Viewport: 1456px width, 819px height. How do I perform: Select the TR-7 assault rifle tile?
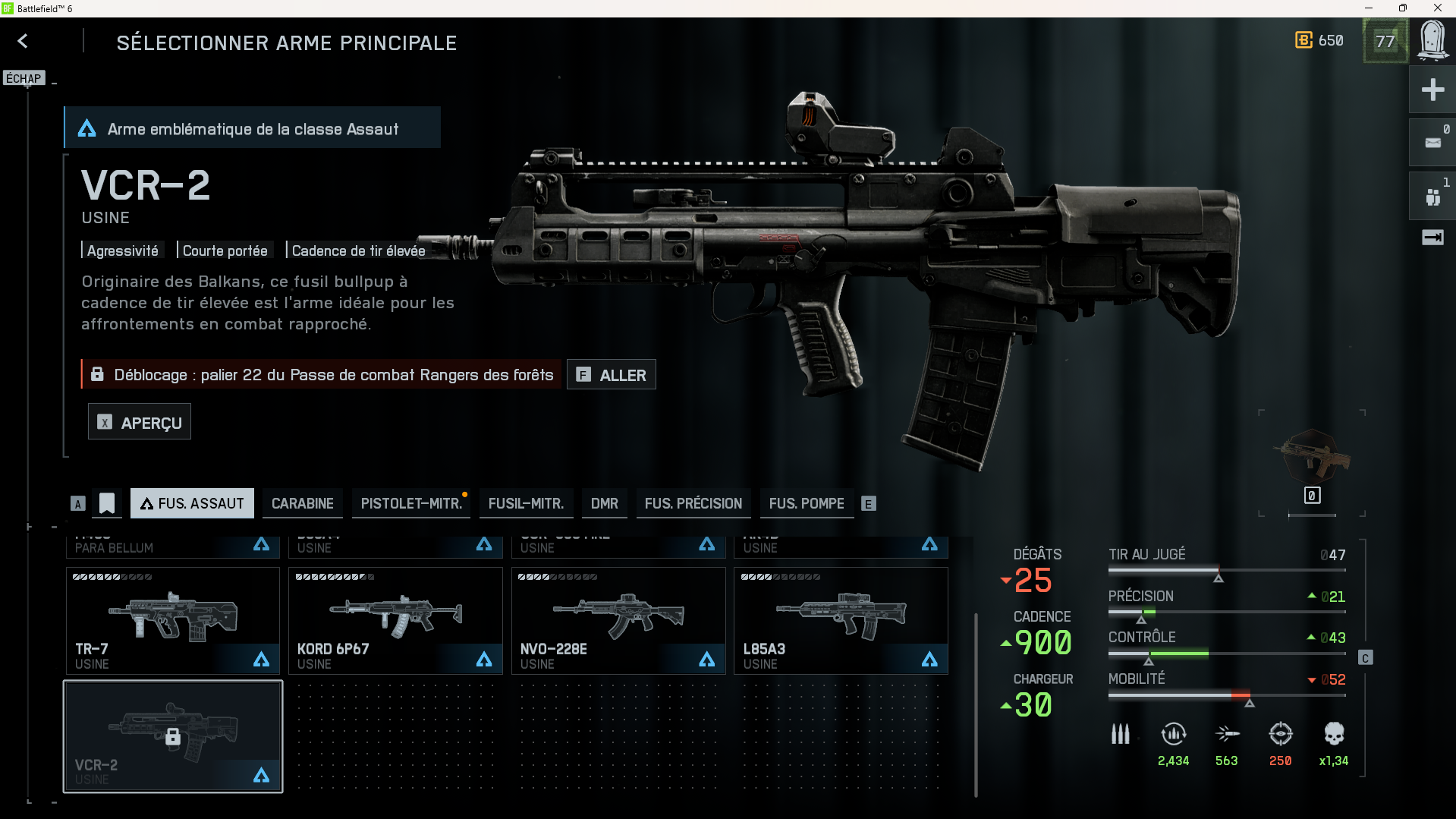coord(173,620)
